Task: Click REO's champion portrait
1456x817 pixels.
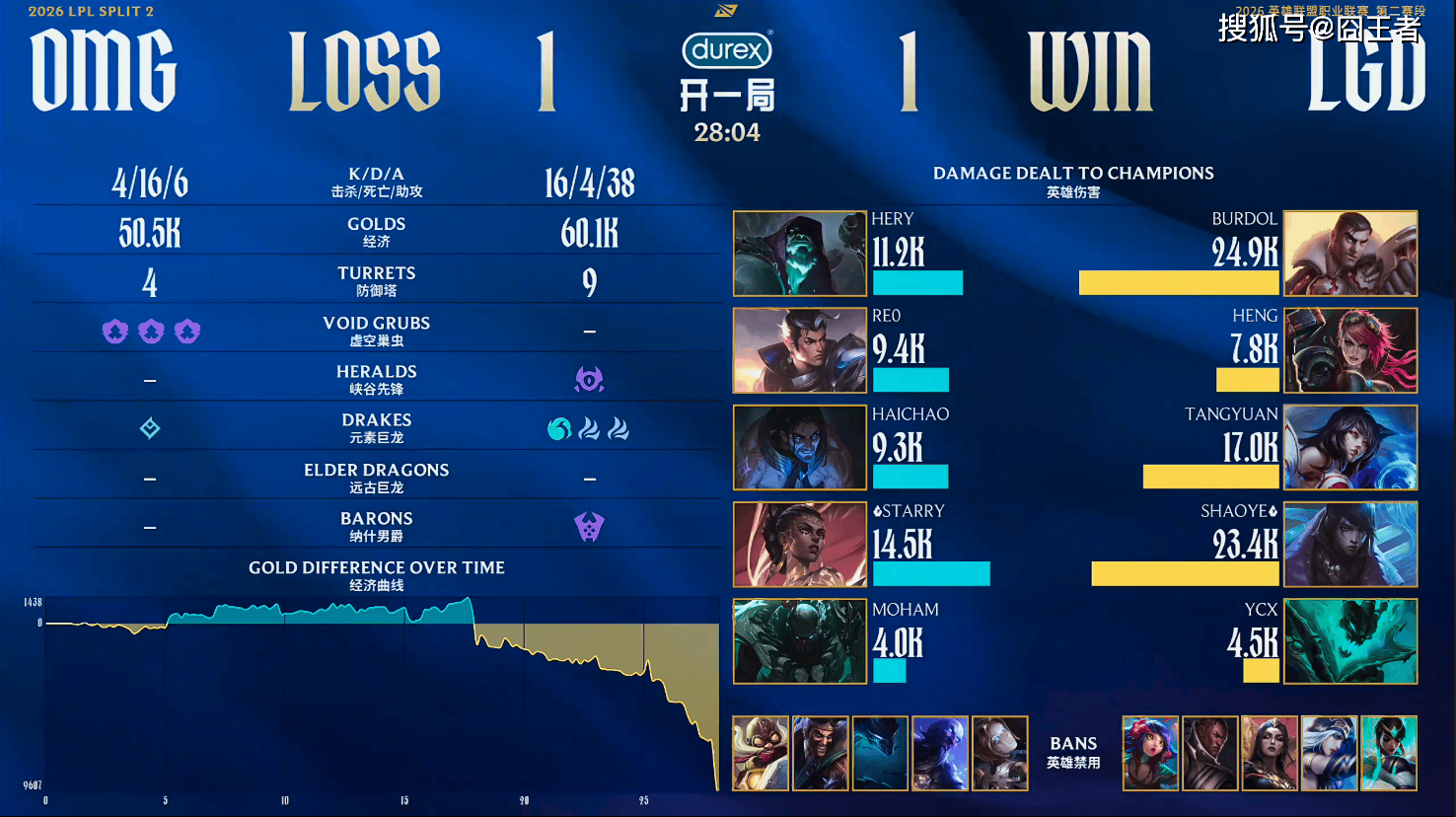Action: coord(800,350)
